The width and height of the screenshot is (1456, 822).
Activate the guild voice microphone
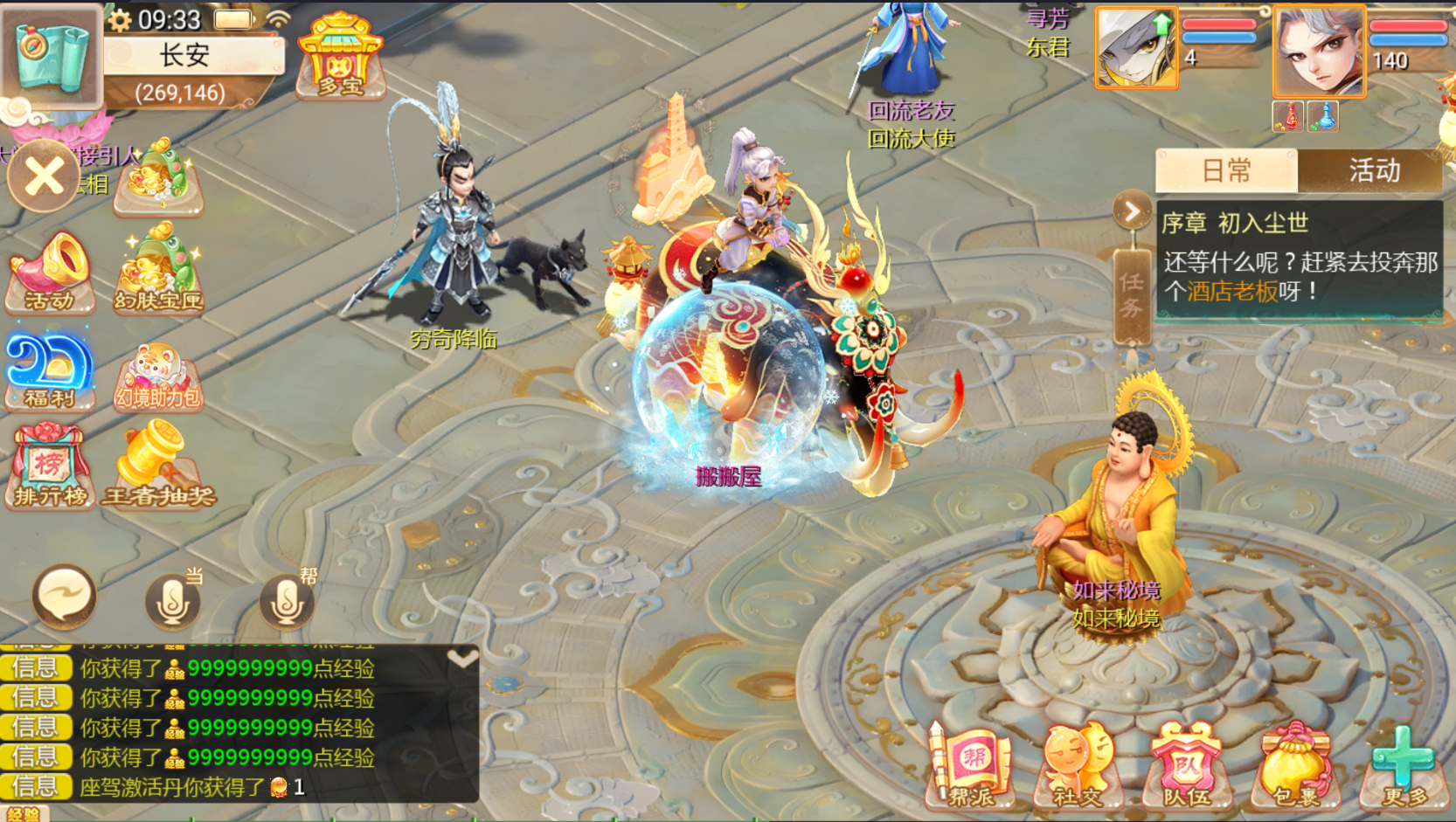coord(287,600)
